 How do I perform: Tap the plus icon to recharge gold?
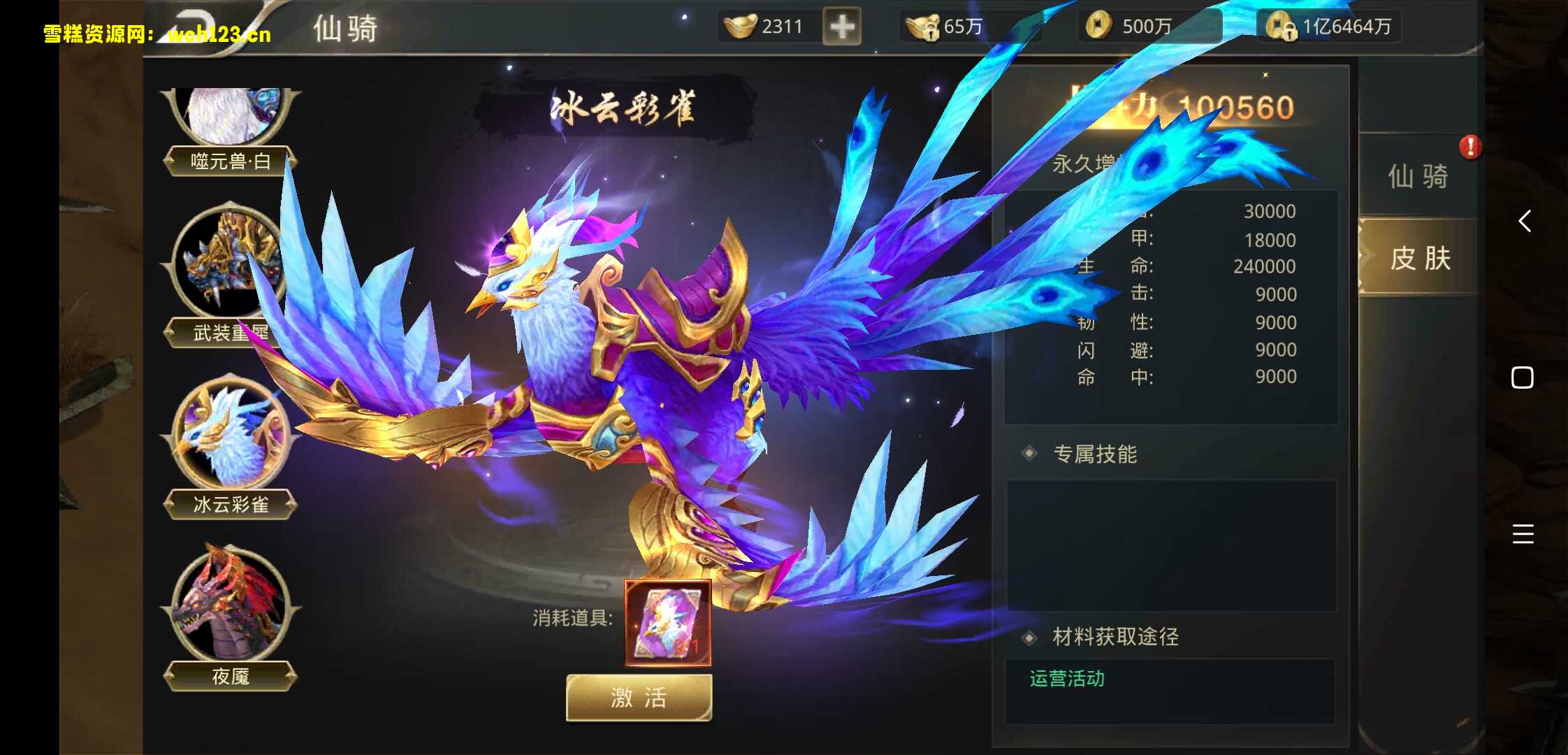[841, 27]
